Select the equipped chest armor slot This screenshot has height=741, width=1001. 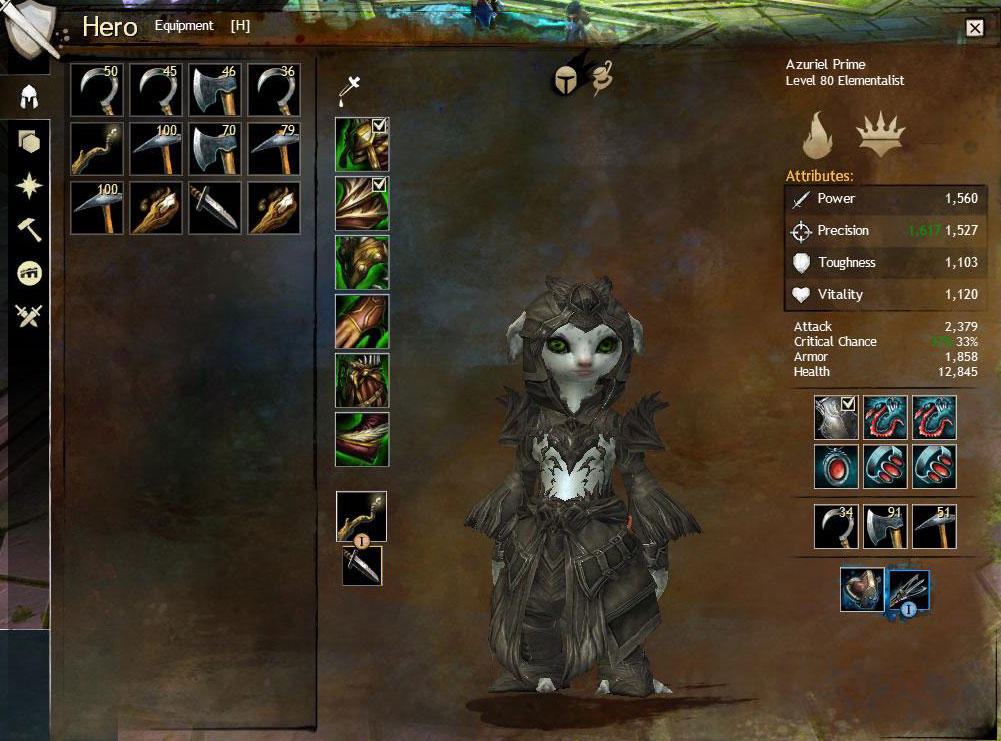tap(362, 262)
